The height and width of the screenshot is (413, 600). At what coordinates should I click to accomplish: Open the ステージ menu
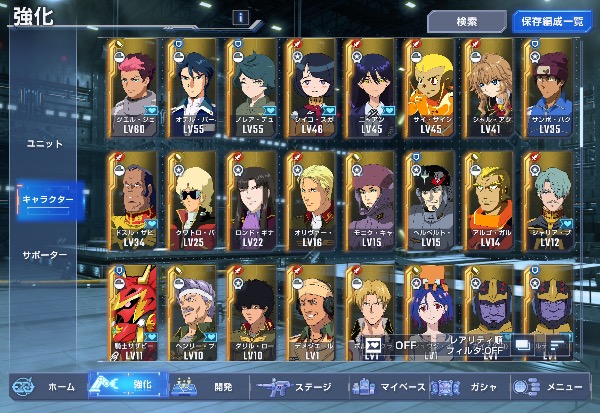coord(296,386)
